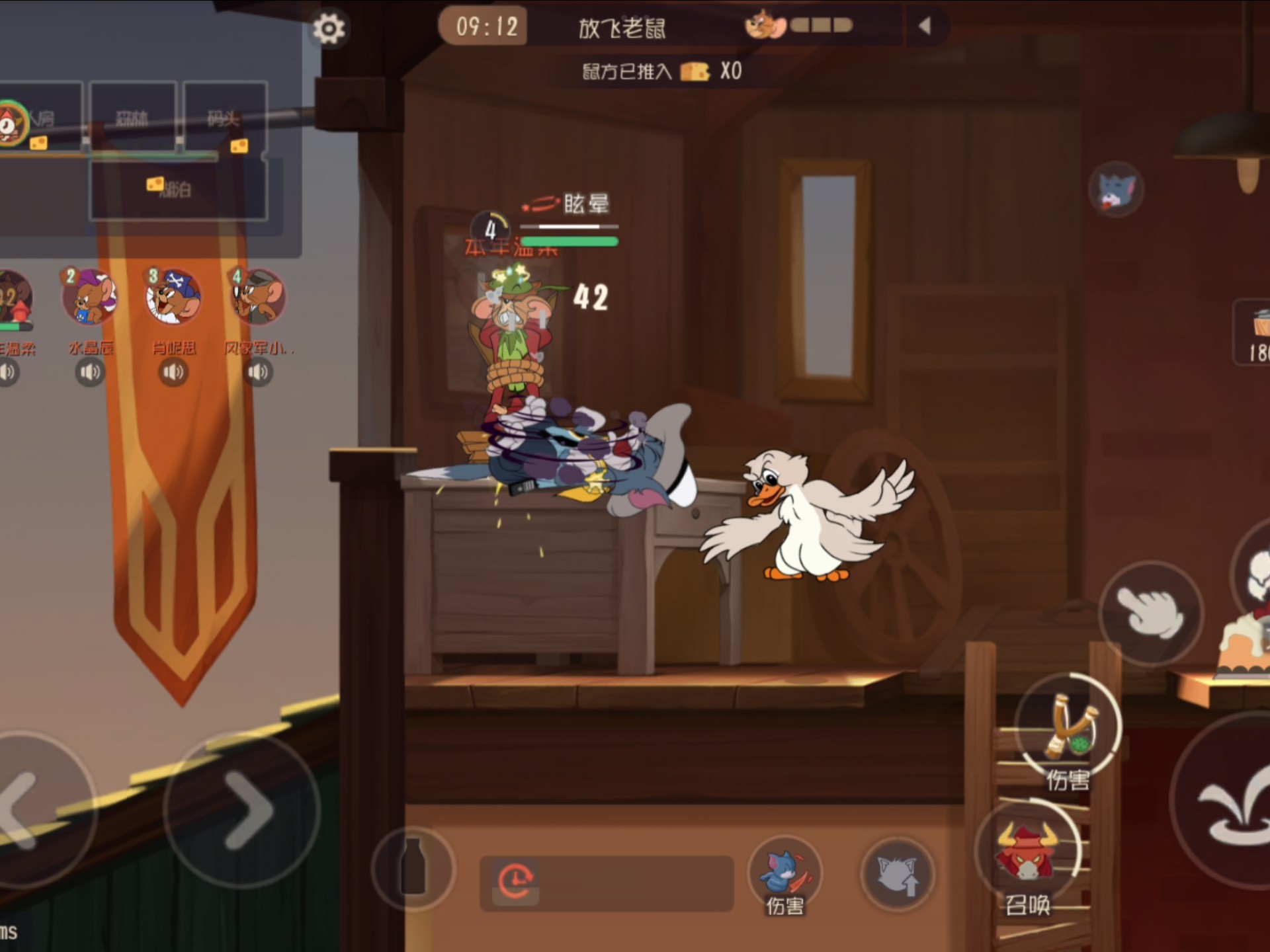Tap the right movement arrow
1270x952 pixels.
(243, 809)
